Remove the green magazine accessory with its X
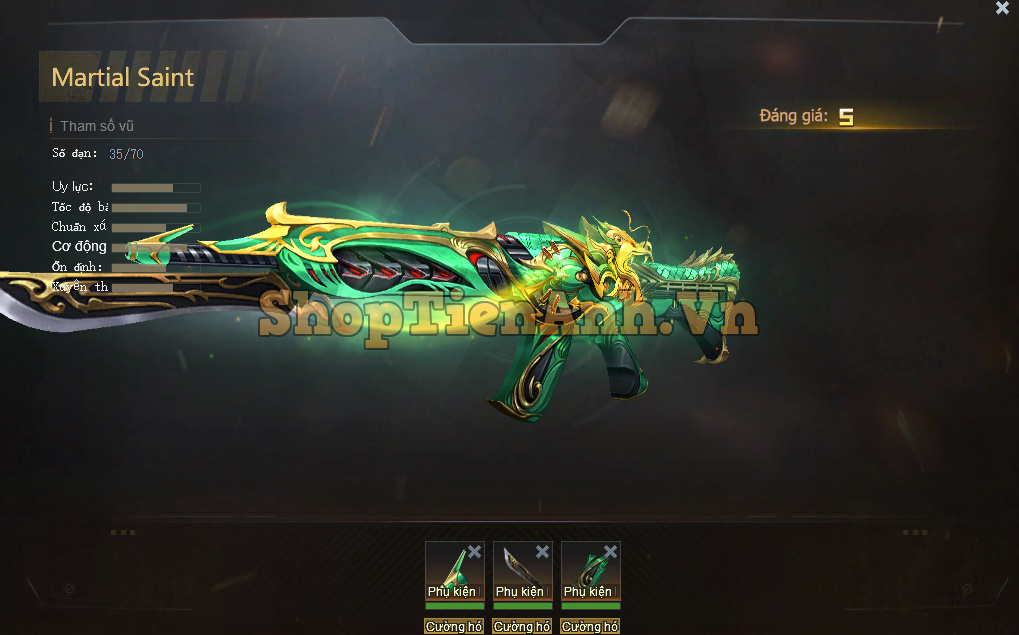The image size is (1019, 635). coord(610,552)
